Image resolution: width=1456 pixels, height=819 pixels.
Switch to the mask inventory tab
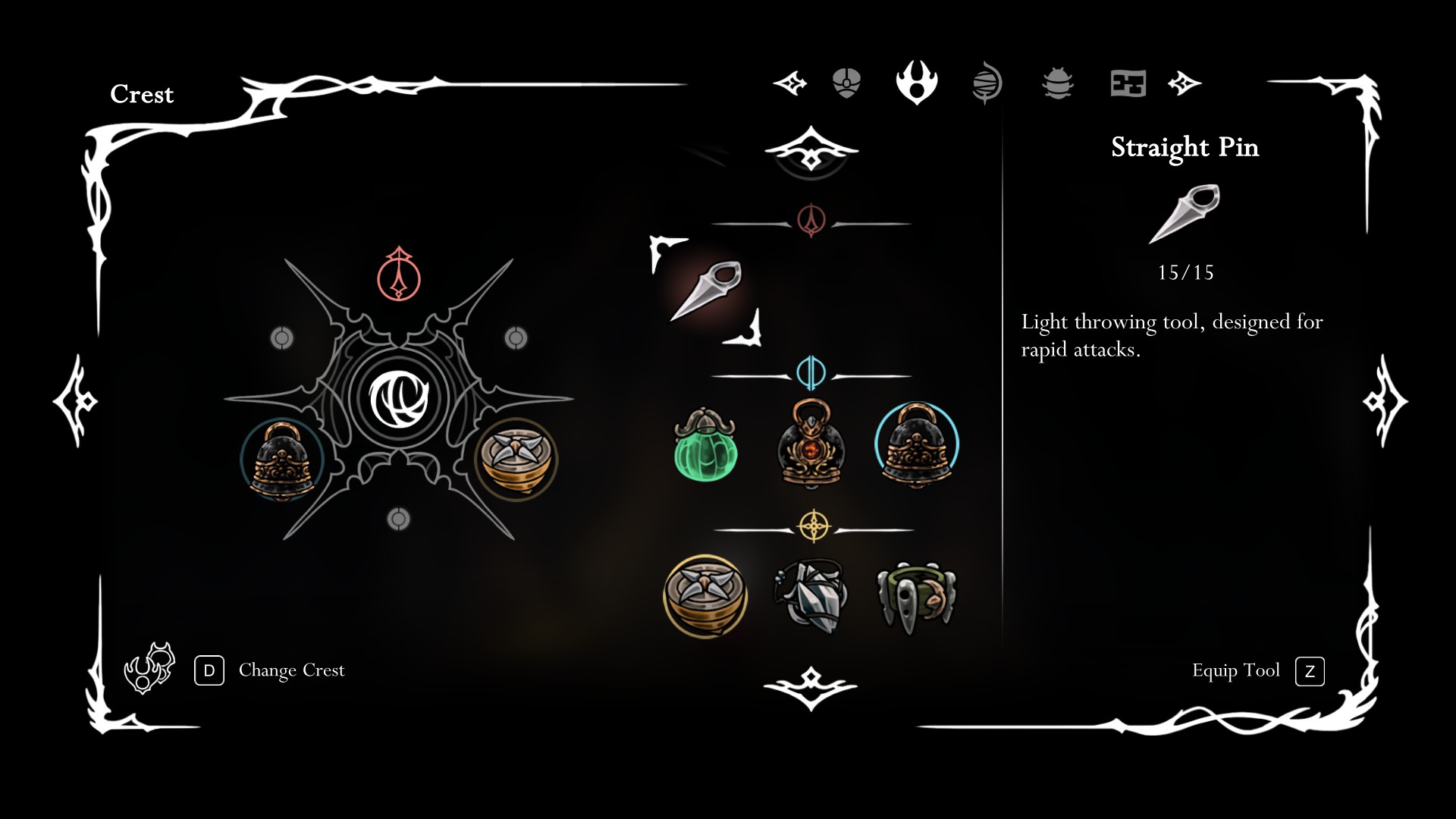pyautogui.click(x=846, y=83)
